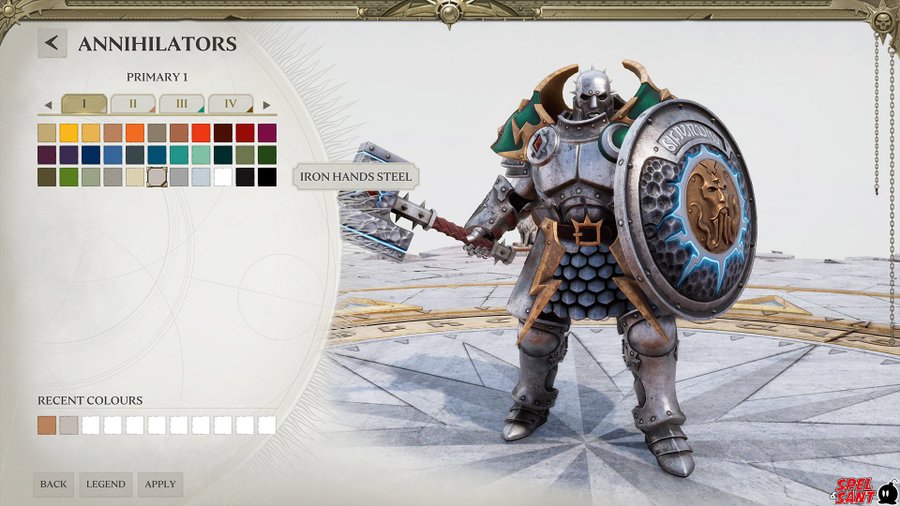Pick the copper swatch under Recent Colours

click(x=47, y=425)
